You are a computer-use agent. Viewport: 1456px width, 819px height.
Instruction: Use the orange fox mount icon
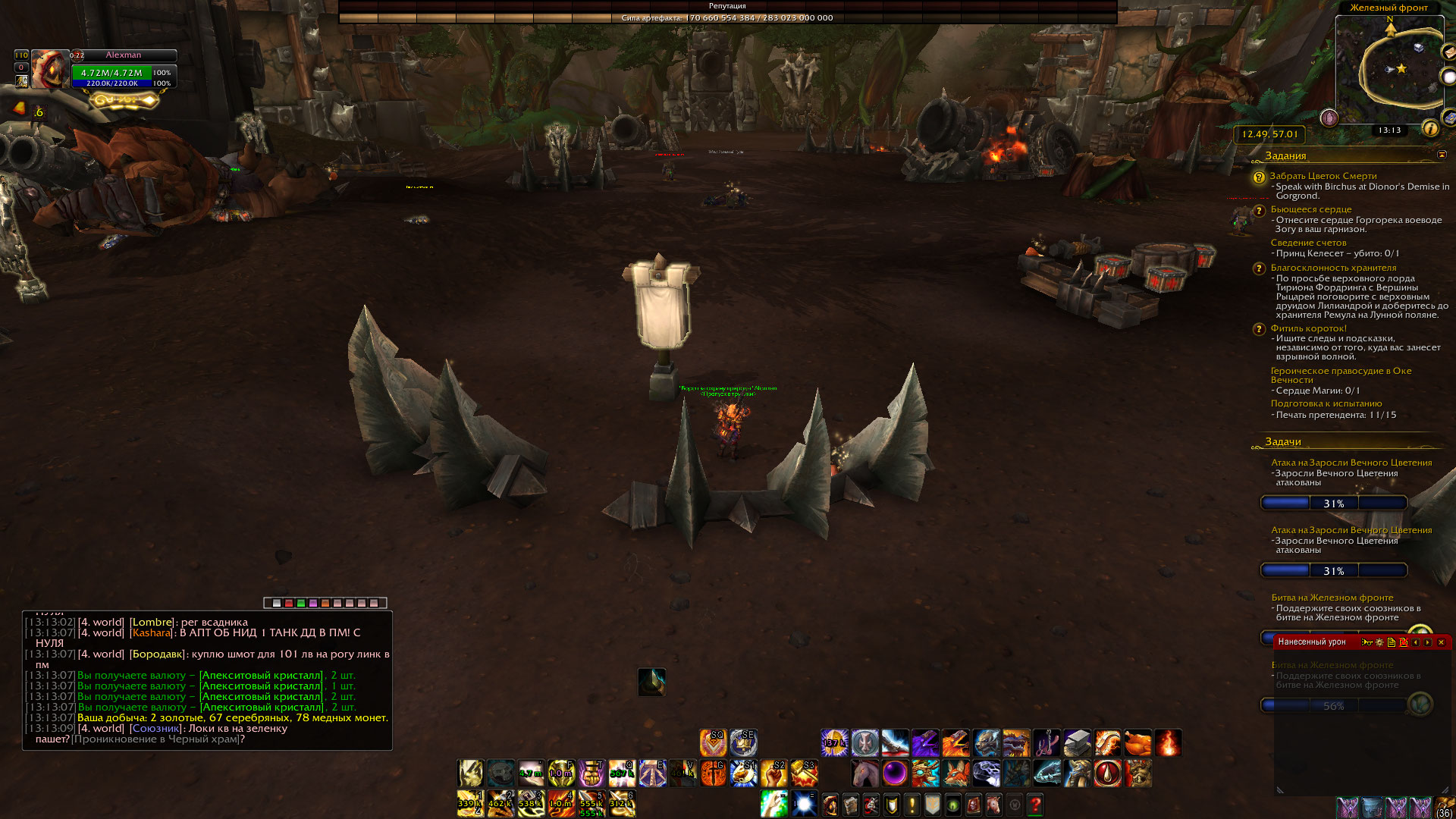[x=955, y=773]
